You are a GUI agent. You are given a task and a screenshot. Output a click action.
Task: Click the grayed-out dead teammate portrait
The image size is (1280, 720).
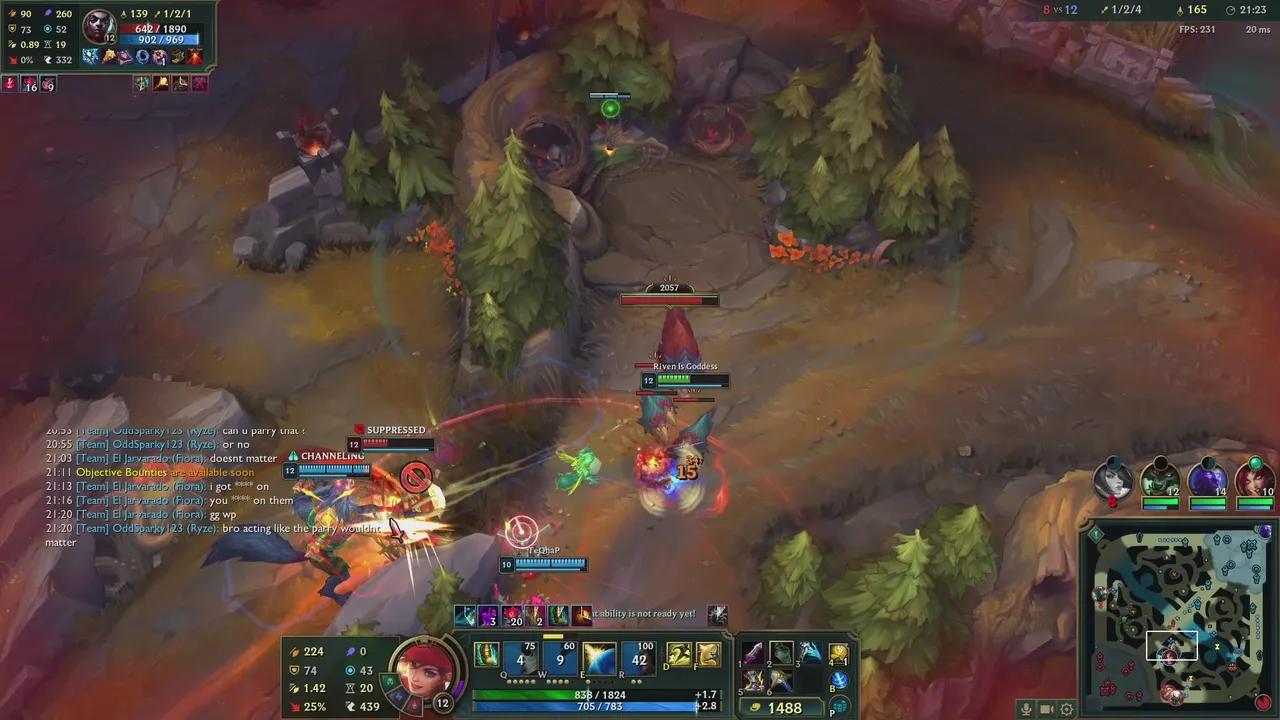coord(1114,478)
